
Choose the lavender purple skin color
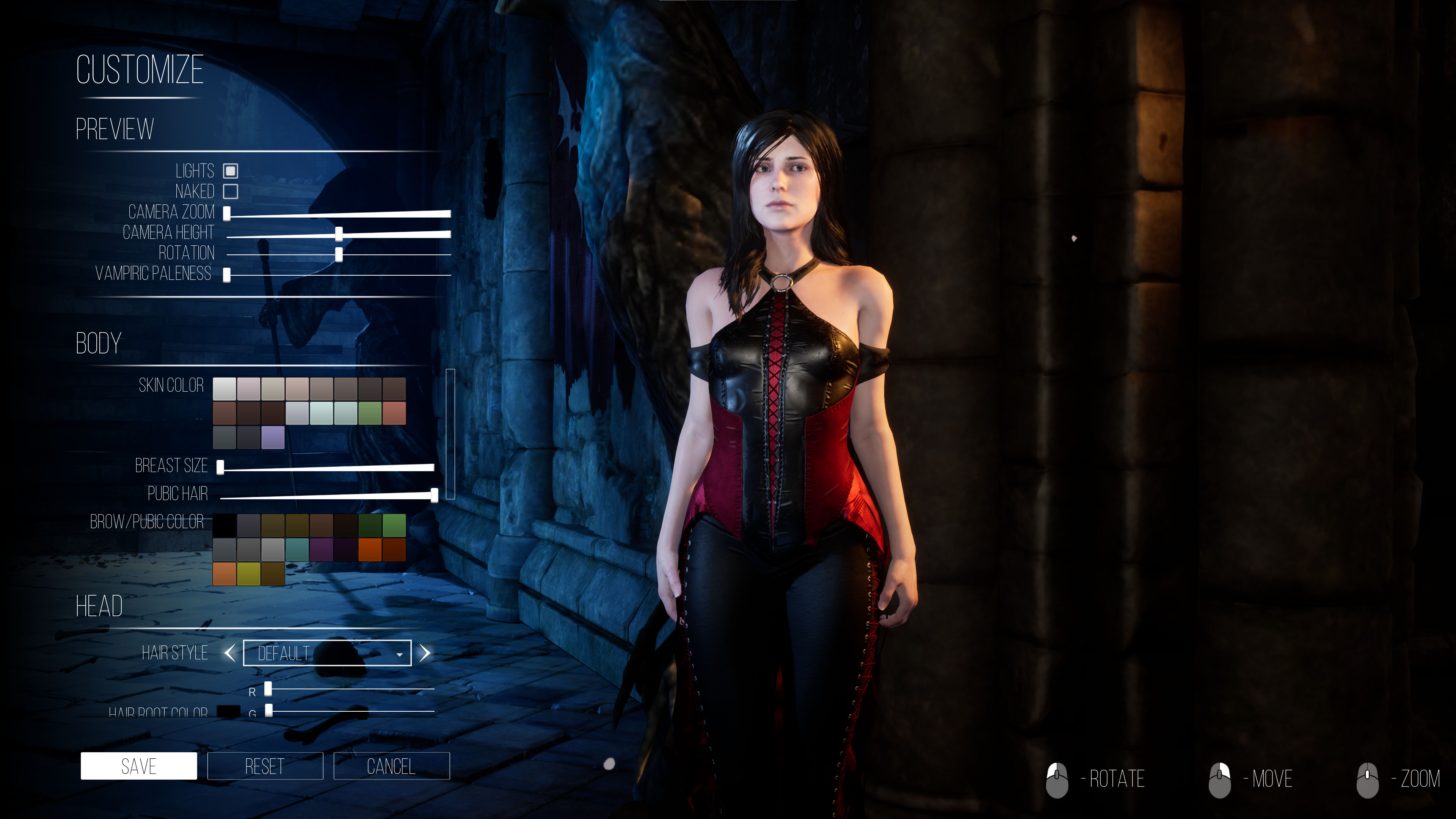[273, 438]
